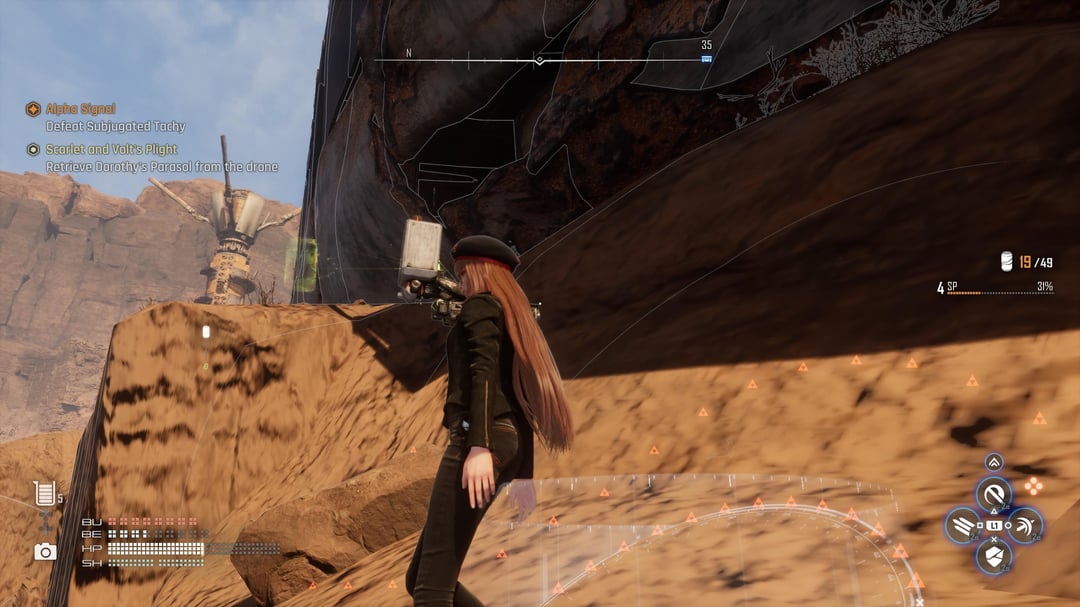Use the healing potion container icon

pos(43,493)
